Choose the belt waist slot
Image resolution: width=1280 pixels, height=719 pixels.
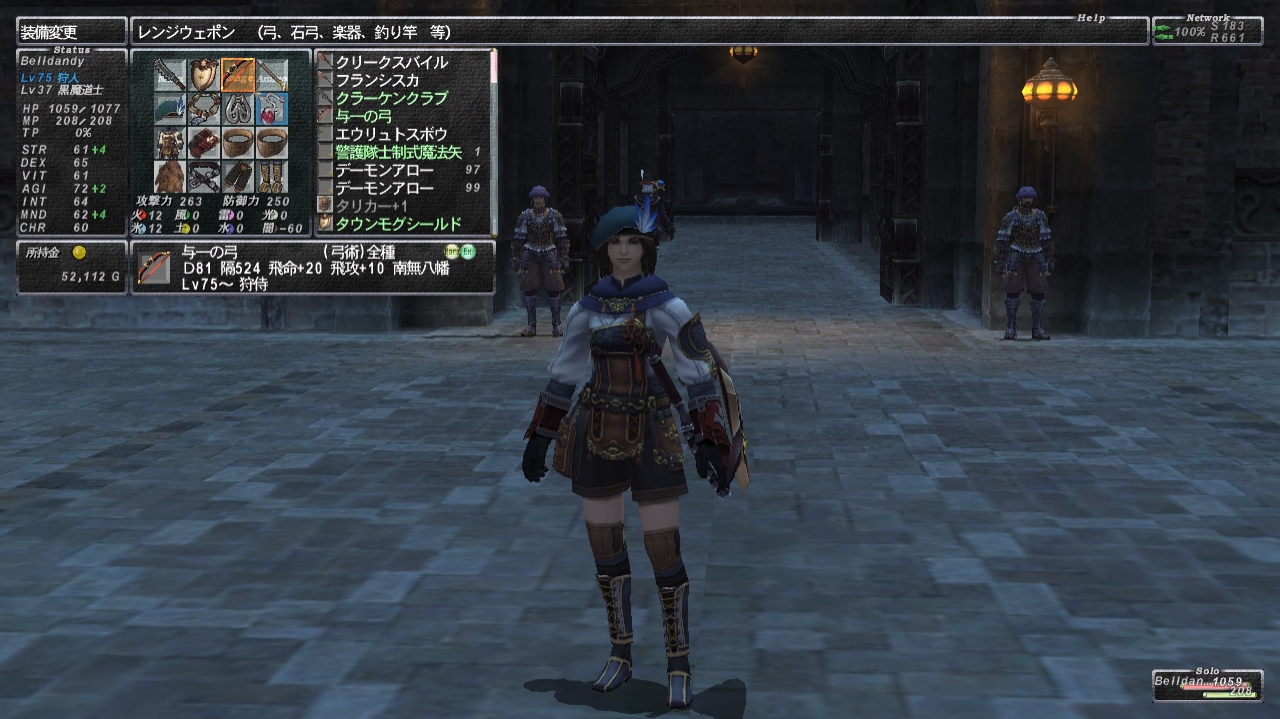[x=204, y=177]
